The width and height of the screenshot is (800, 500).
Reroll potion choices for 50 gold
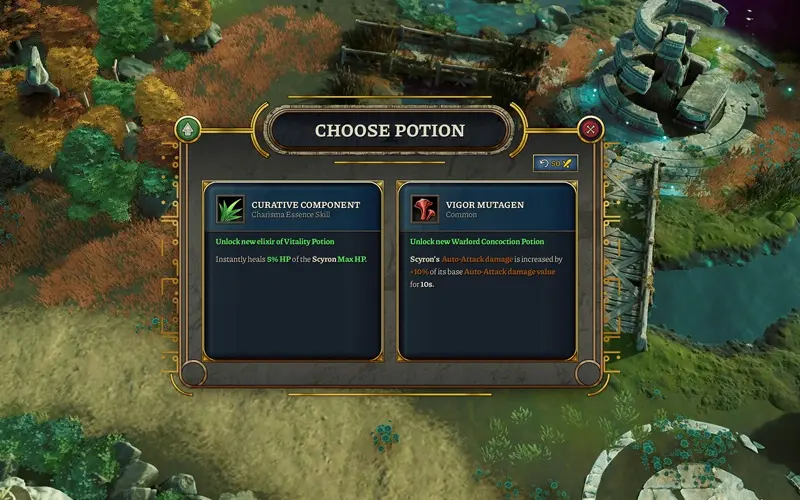(x=555, y=163)
